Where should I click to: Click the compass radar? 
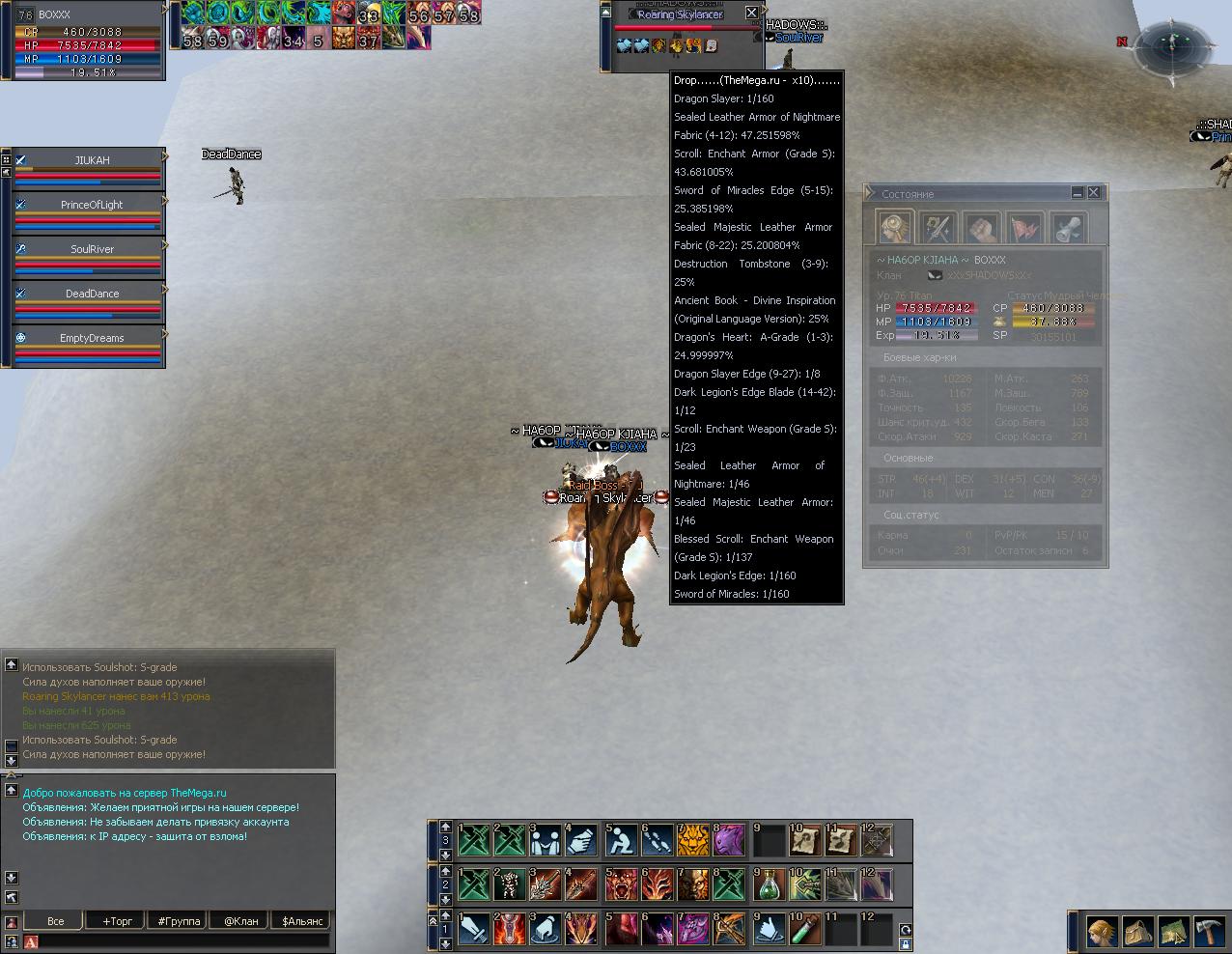1173,45
